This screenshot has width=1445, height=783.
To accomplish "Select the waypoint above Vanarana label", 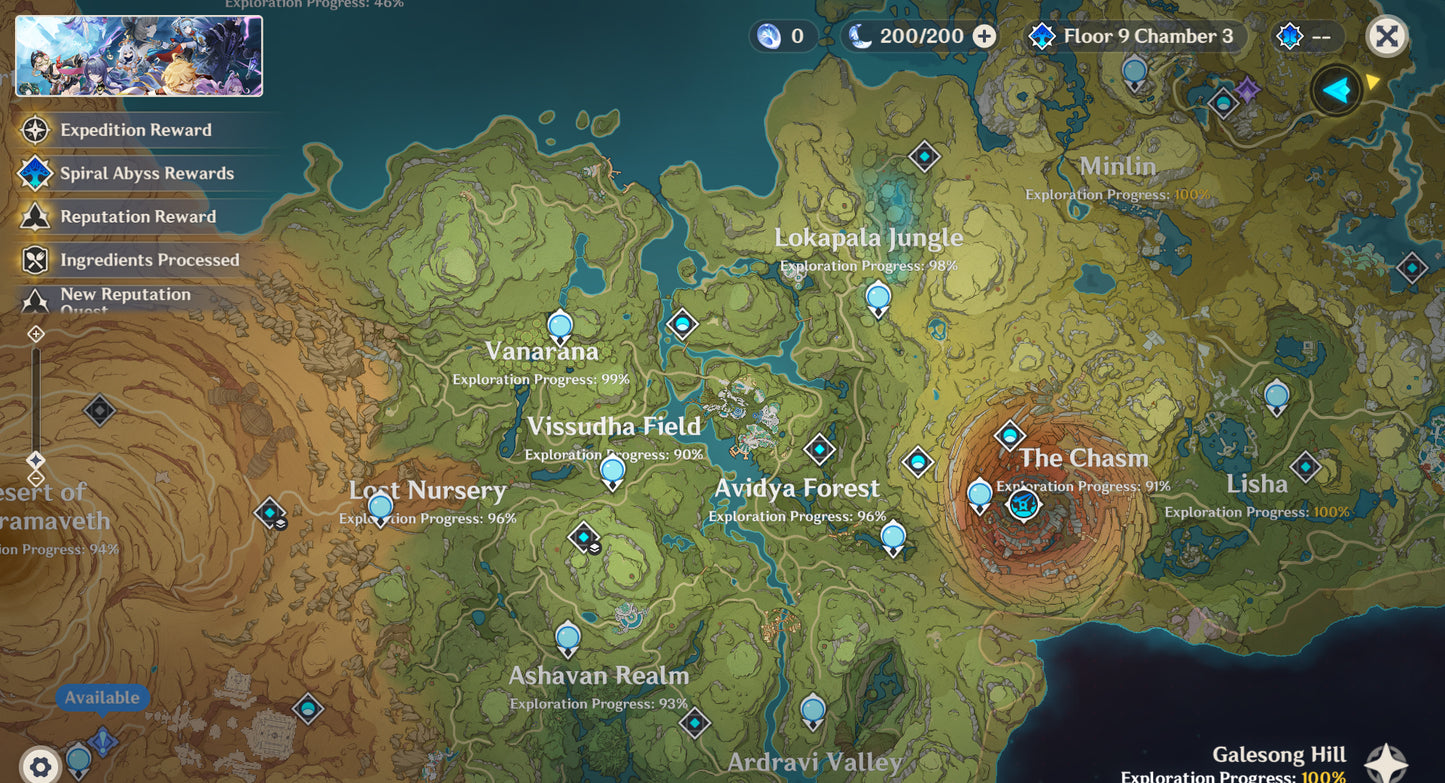I will pos(560,326).
